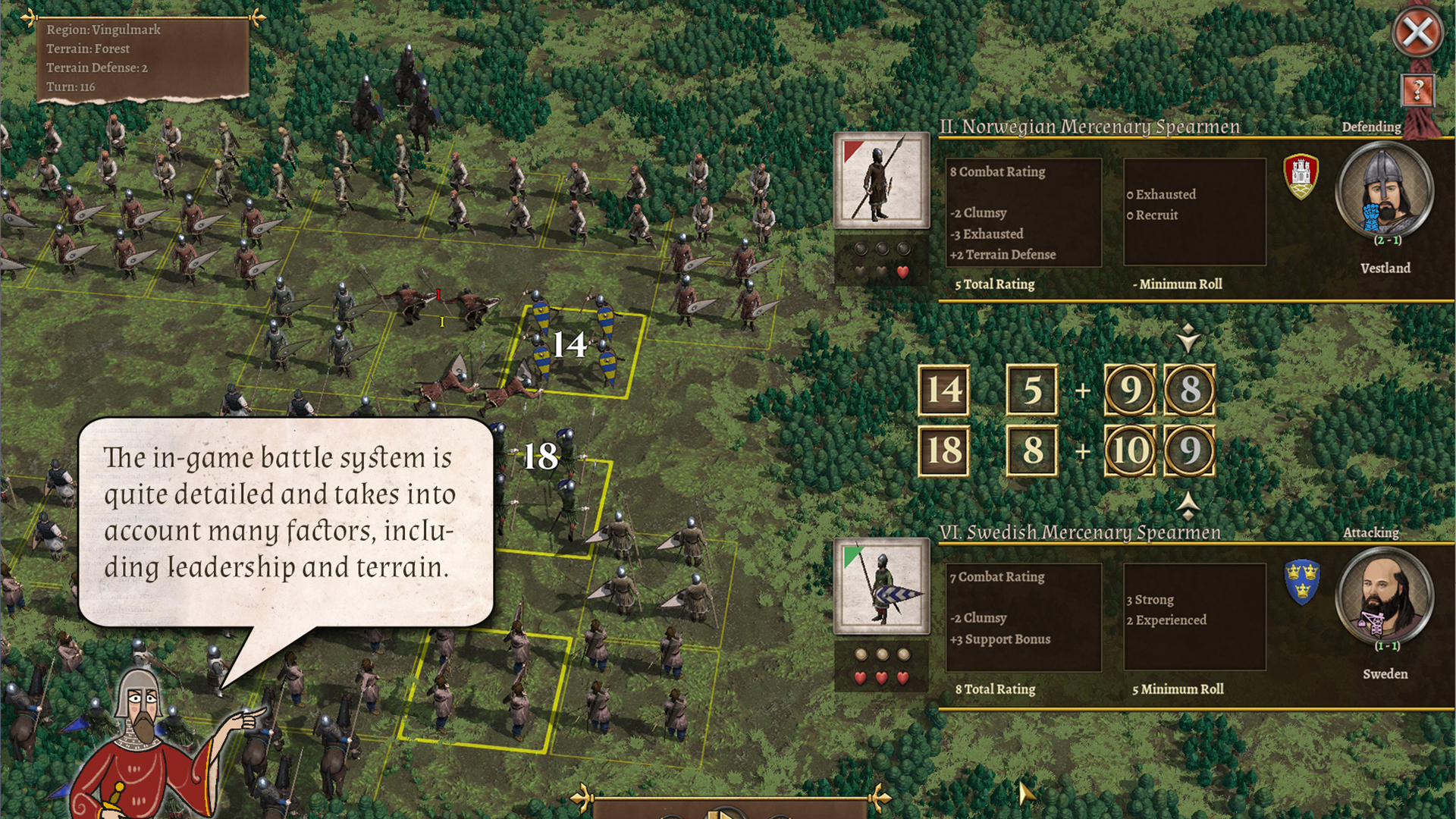Viewport: 1456px width, 819px height.
Task: Select the Norwegian Mercenary Spearmen unit portrait
Action: 881,180
